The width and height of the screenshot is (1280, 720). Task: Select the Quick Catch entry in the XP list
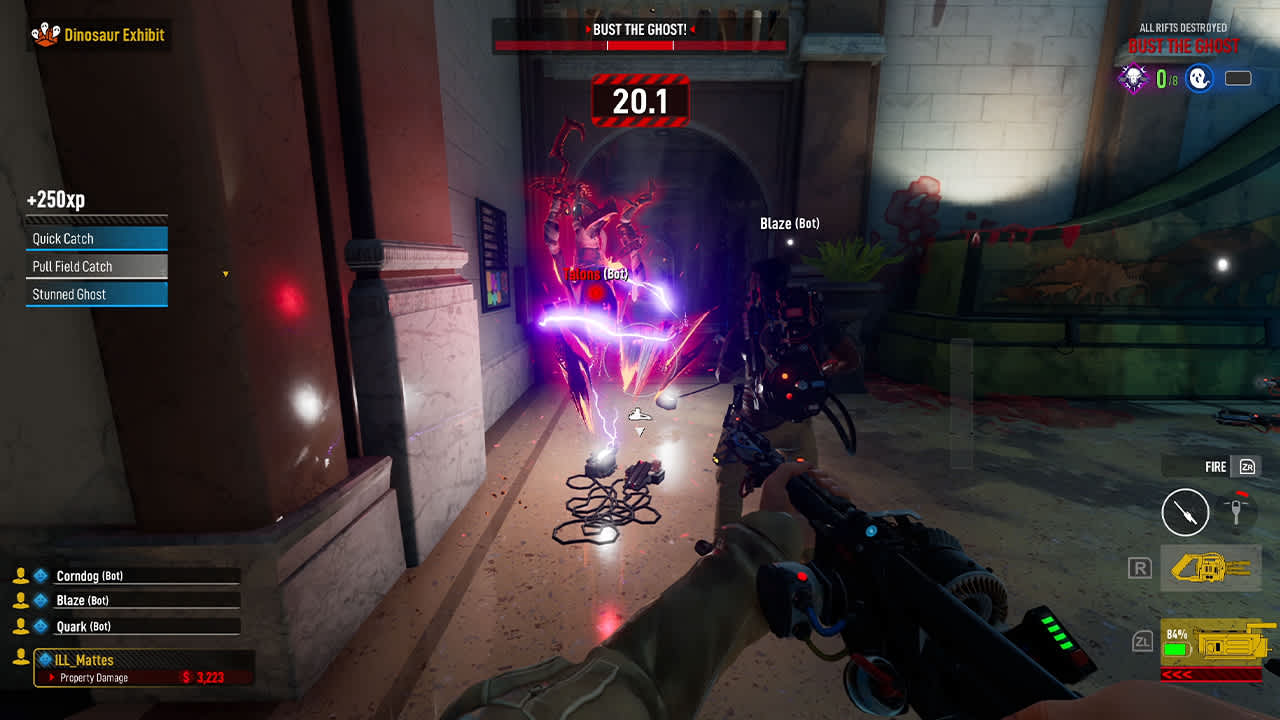tap(95, 238)
